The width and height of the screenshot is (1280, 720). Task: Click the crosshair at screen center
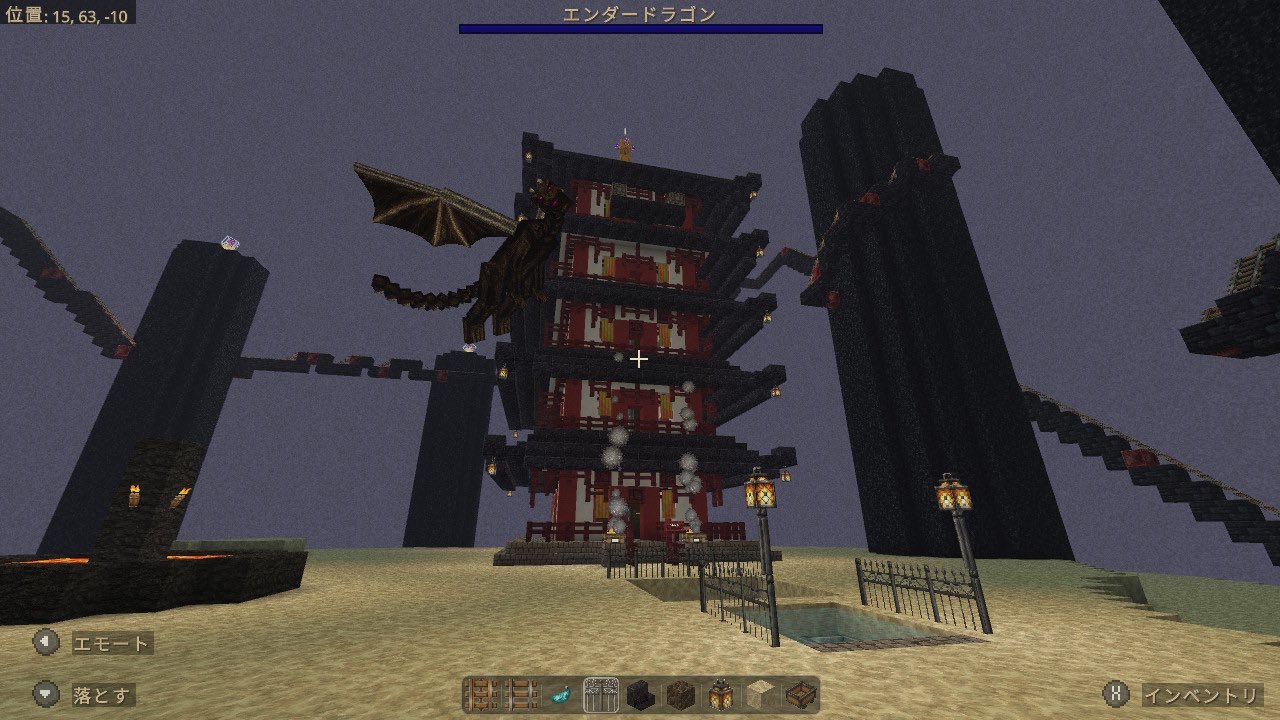tap(639, 359)
